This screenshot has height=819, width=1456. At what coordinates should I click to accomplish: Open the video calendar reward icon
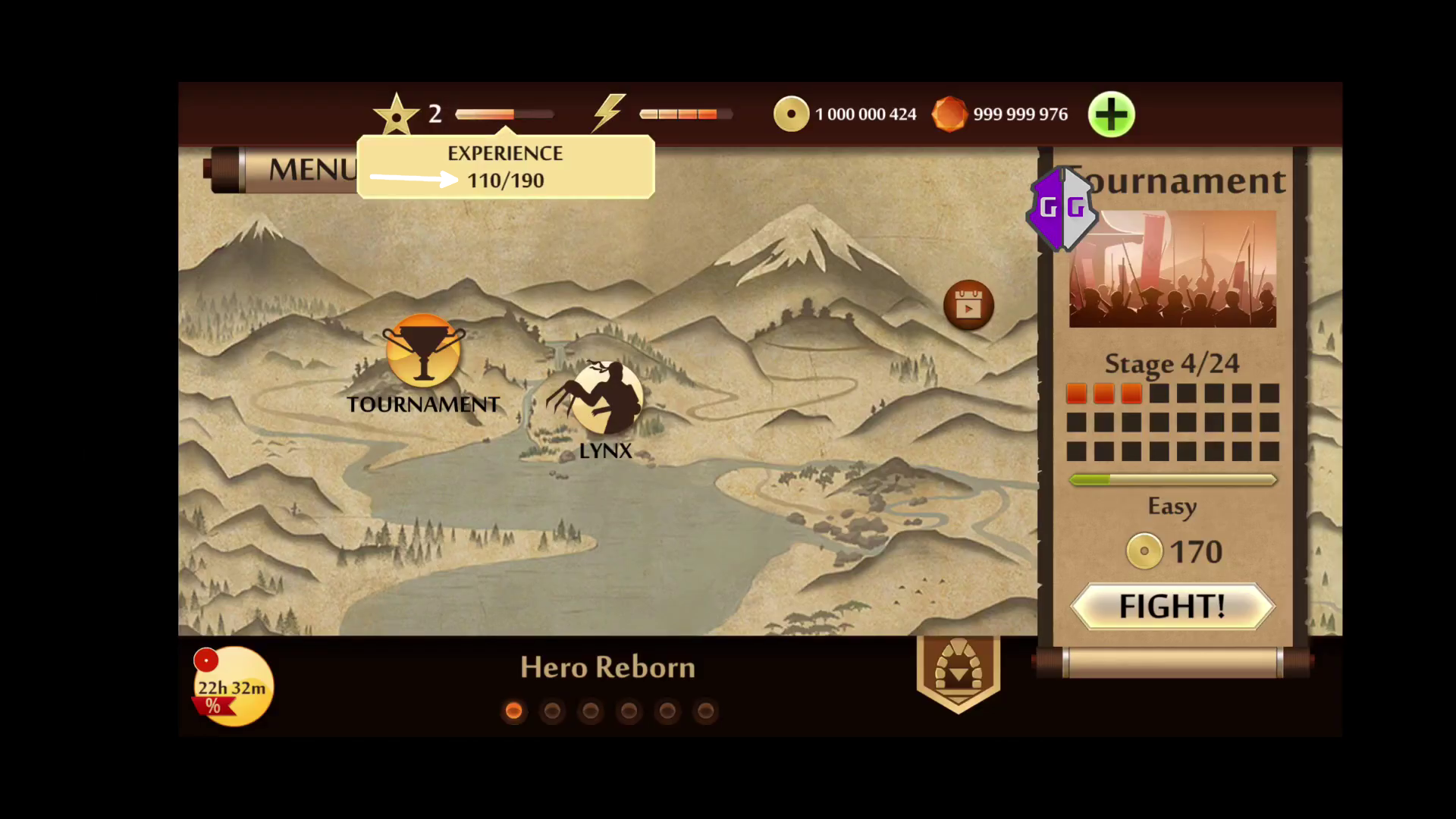[x=968, y=306]
